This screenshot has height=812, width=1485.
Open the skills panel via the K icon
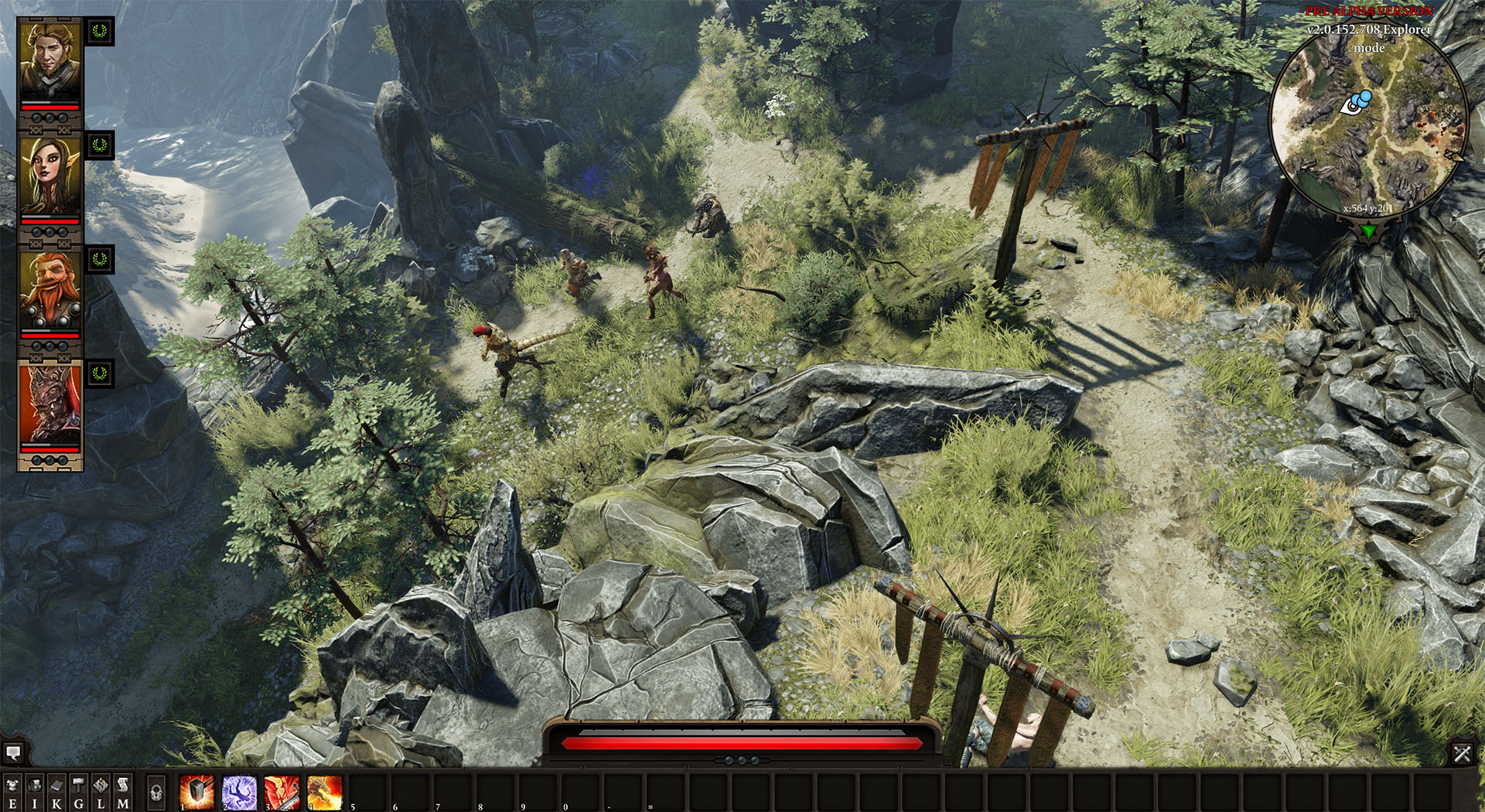pos(56,789)
